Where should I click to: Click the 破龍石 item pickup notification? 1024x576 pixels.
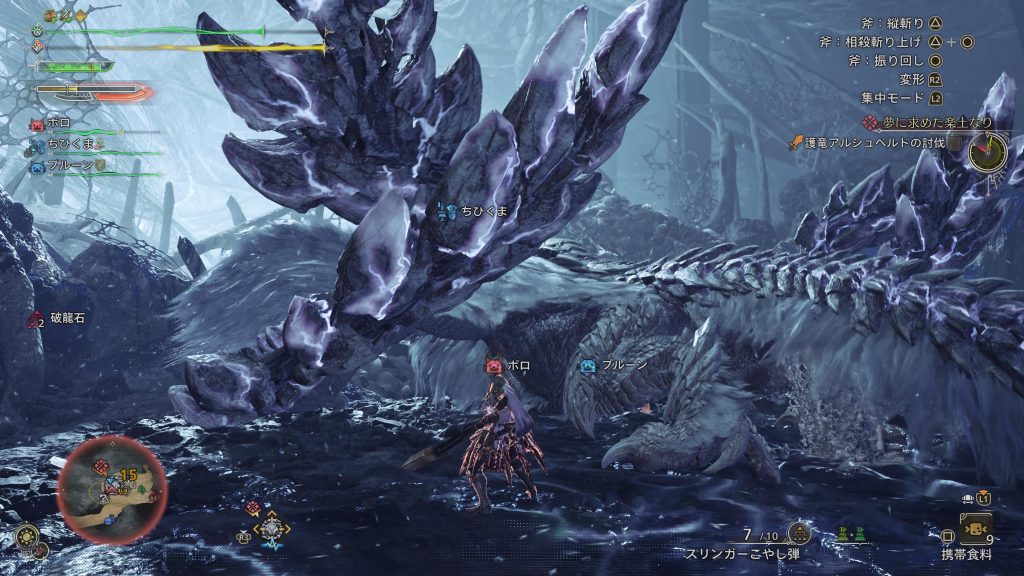[62, 320]
